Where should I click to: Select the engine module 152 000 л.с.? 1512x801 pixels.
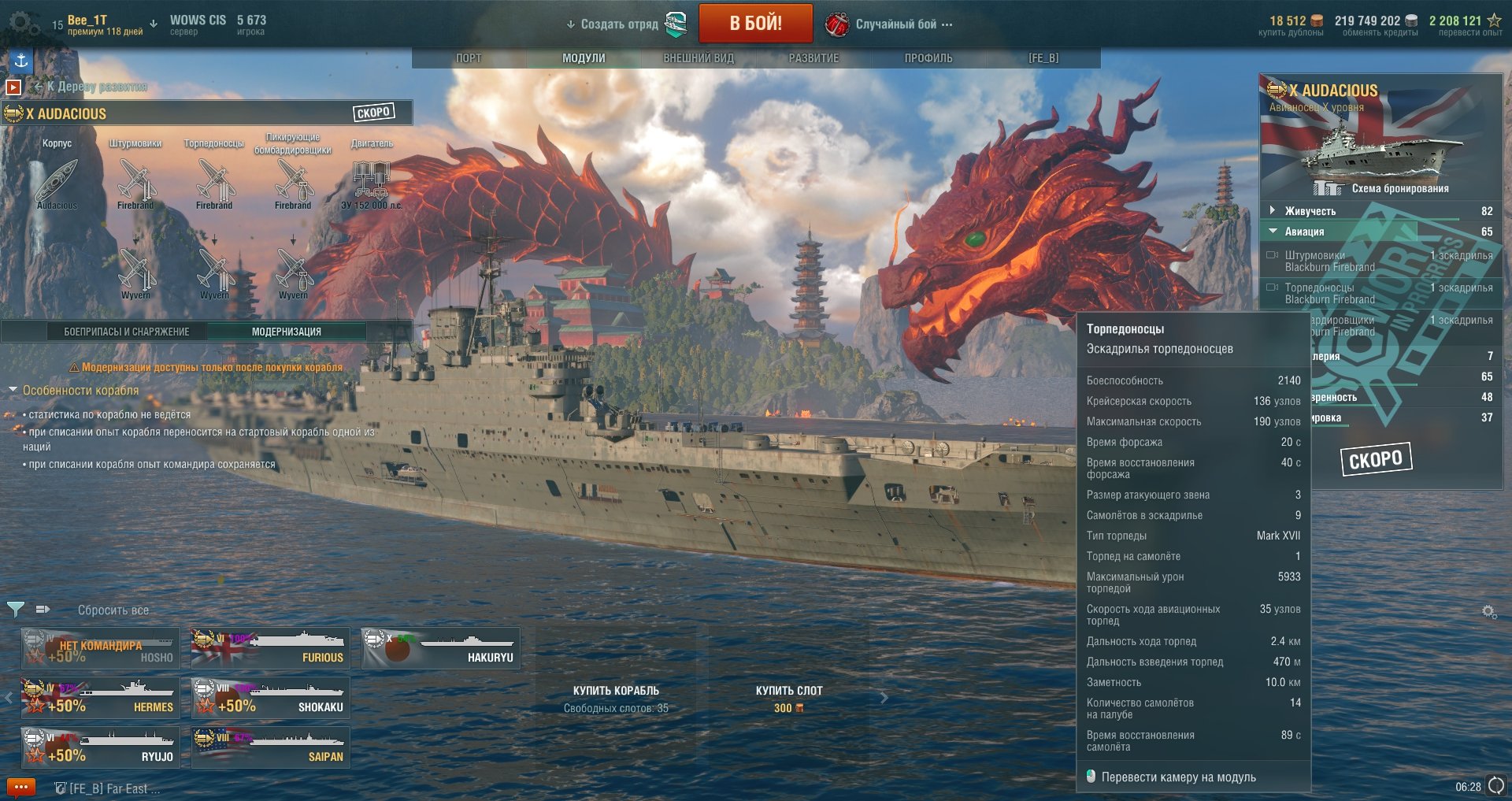click(371, 181)
